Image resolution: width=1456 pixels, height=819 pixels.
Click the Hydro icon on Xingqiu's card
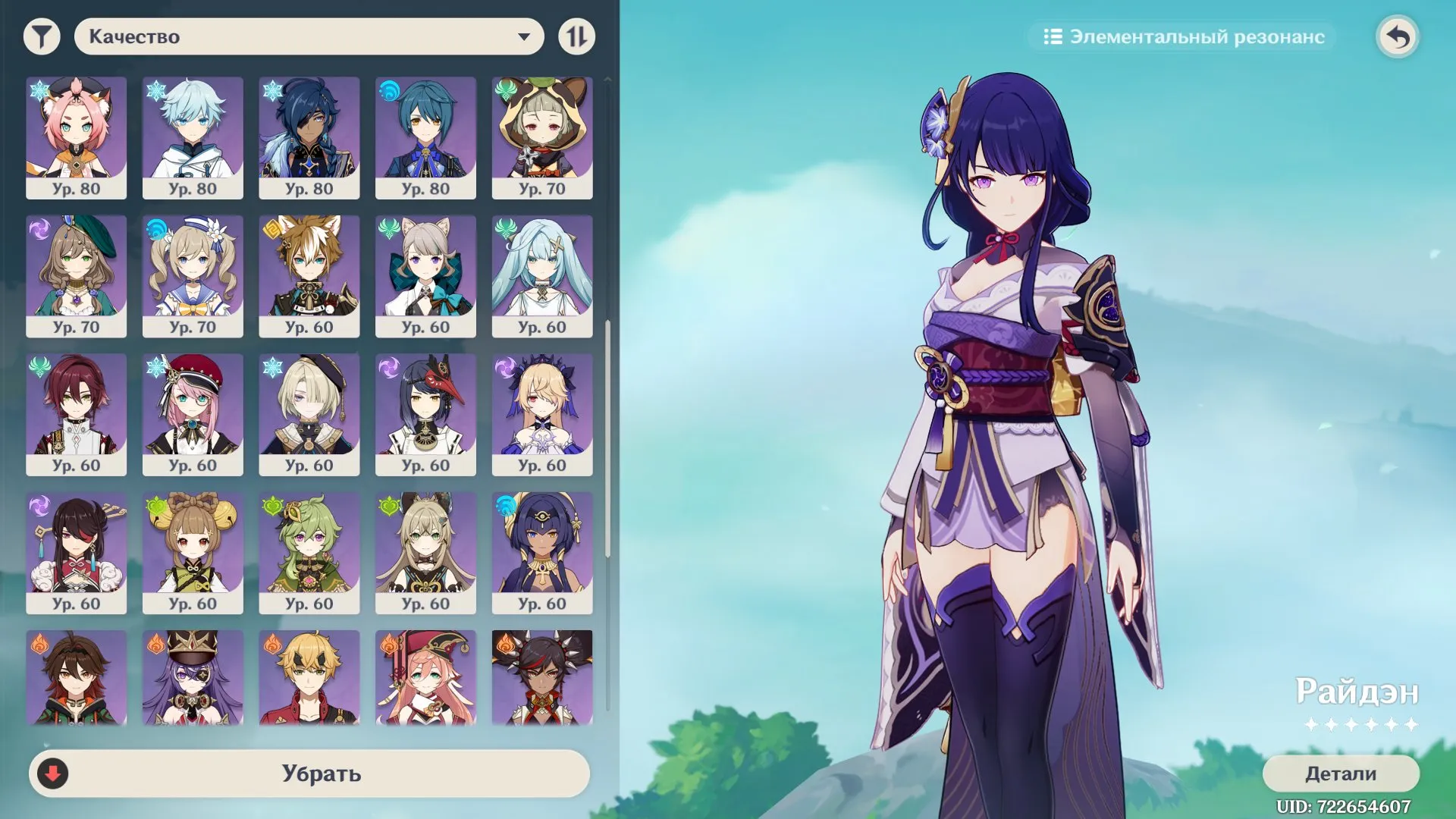pyautogui.click(x=388, y=89)
